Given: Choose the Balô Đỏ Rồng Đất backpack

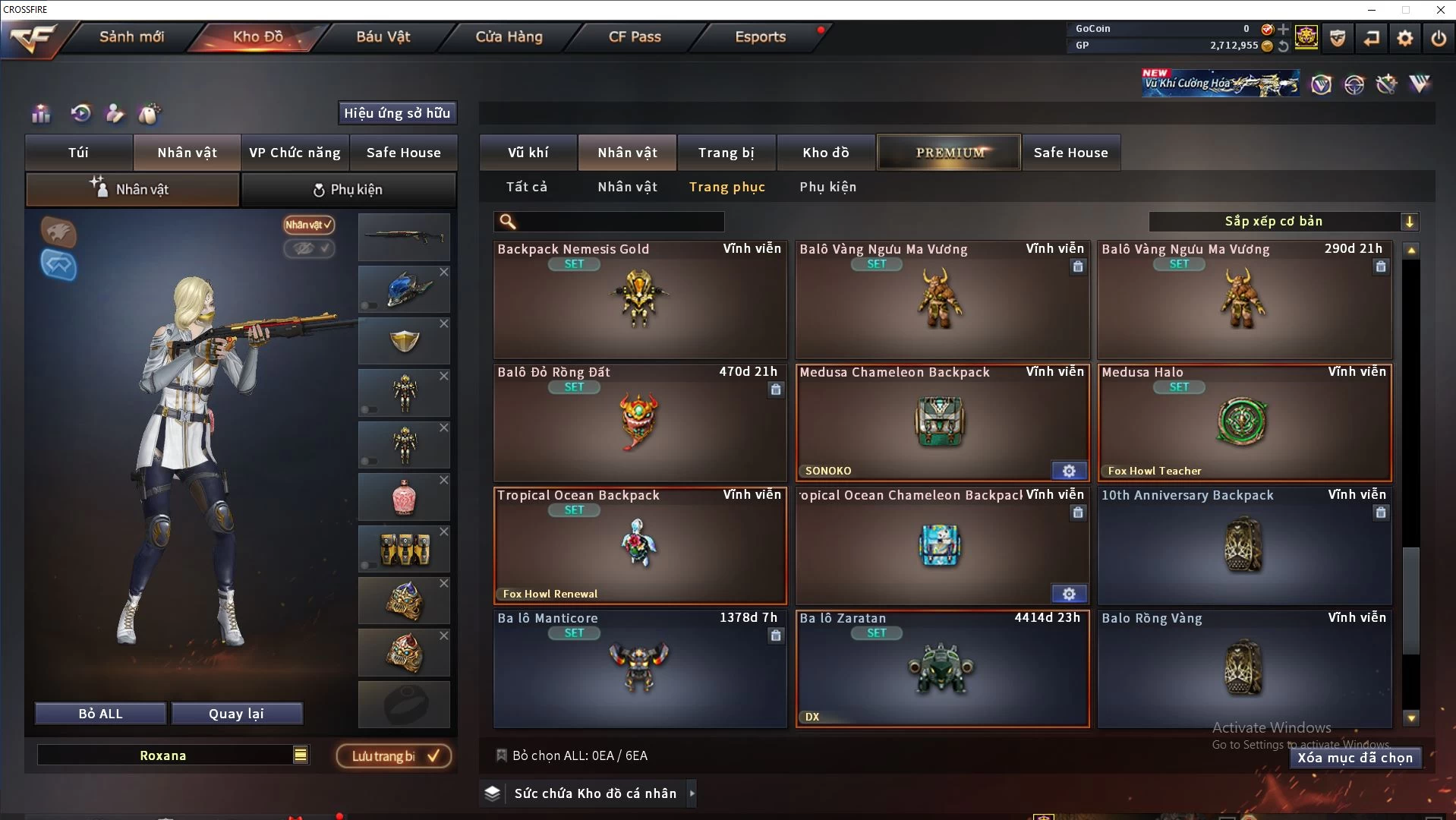Looking at the screenshot, I should (639, 423).
